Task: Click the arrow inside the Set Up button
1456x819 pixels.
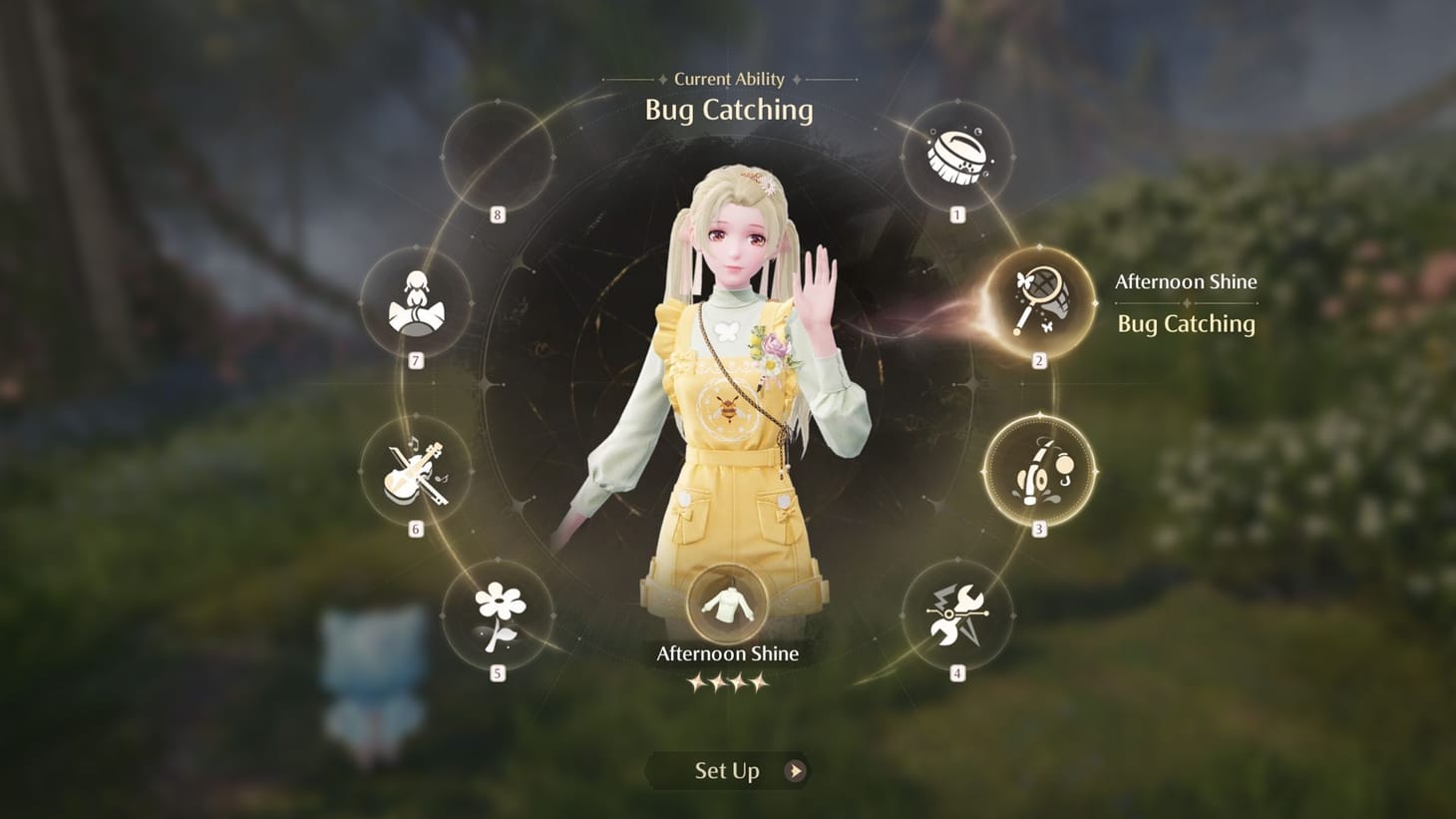Action: (793, 770)
